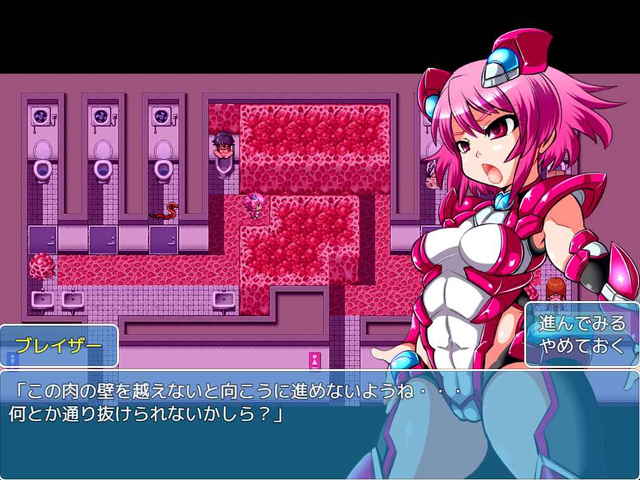Select the やめておく dialogue option

[581, 347]
